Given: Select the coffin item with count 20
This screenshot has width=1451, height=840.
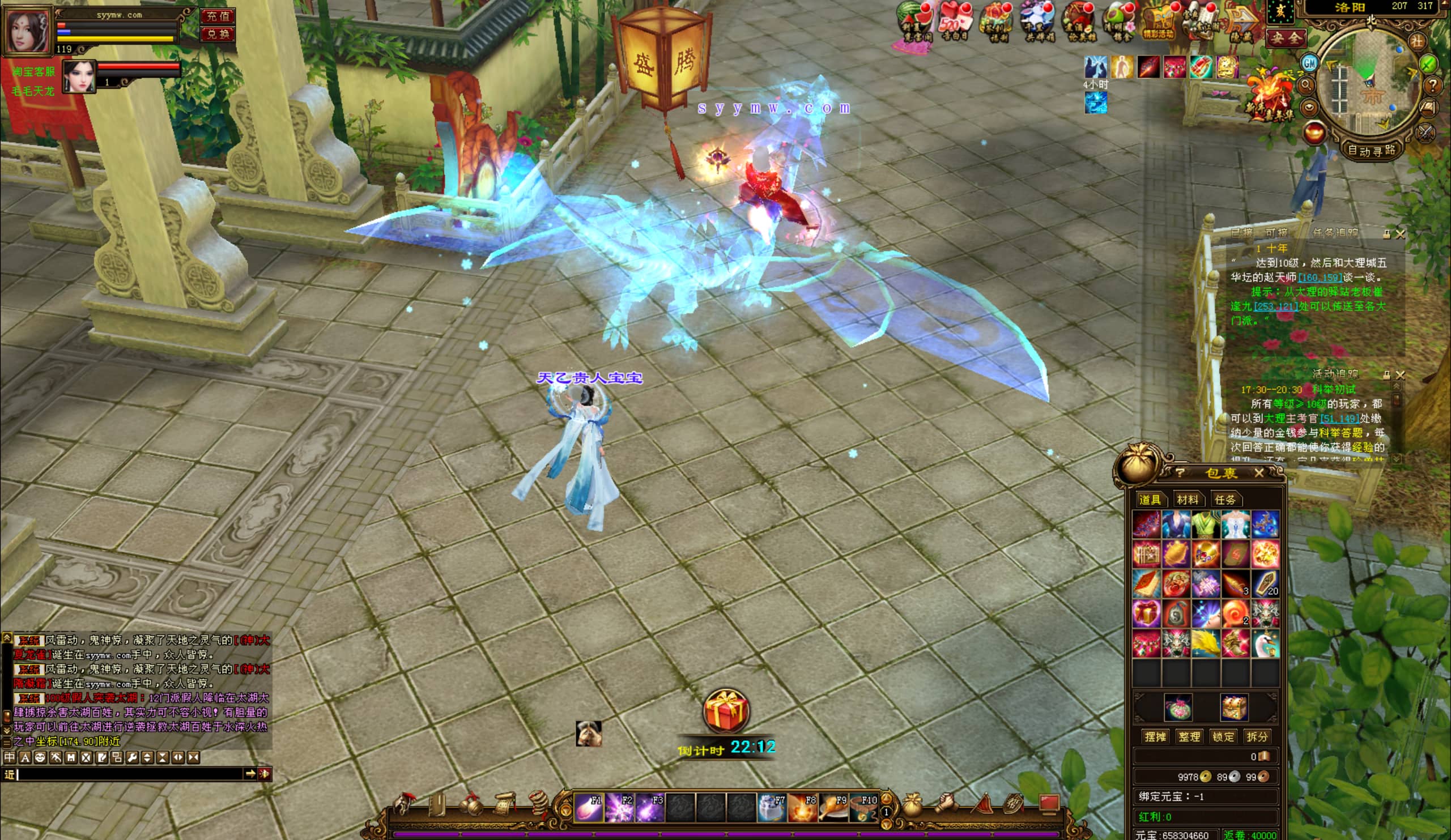Looking at the screenshot, I should (x=1265, y=583).
